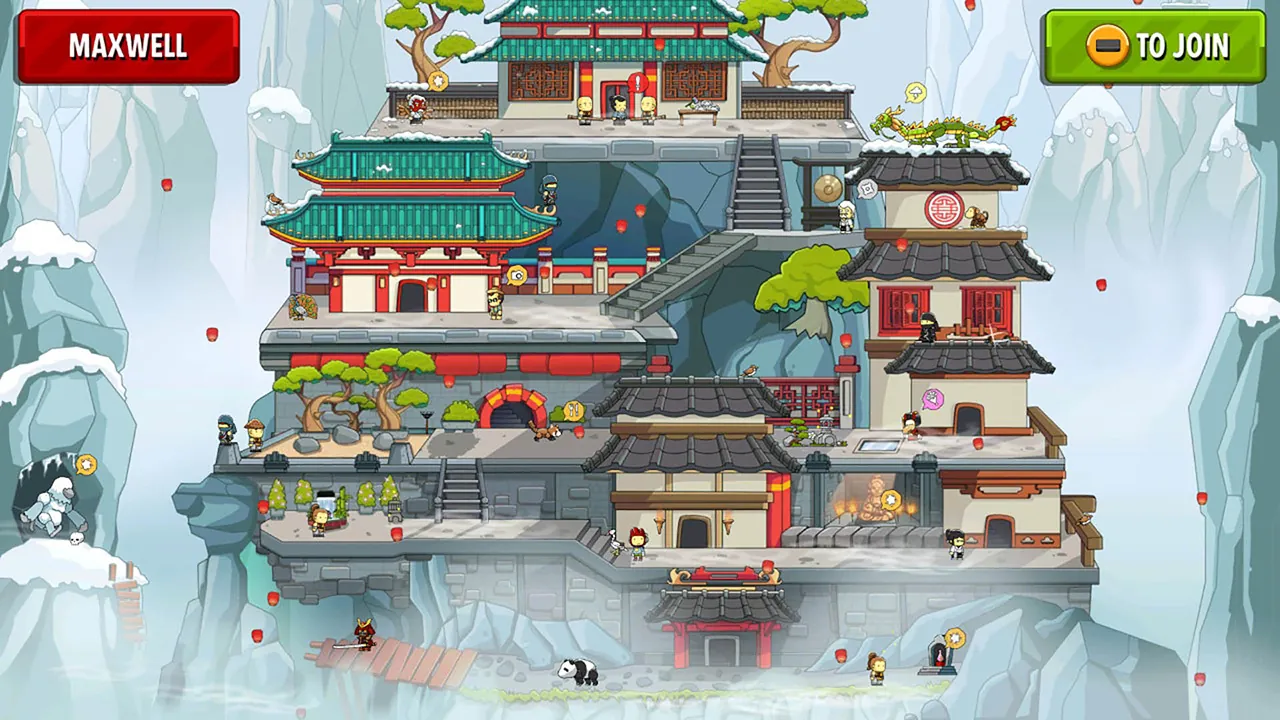Screen dimensions: 1280x720
Task: Click the Starite coin near the bottom-right shrine
Action: coord(955,637)
